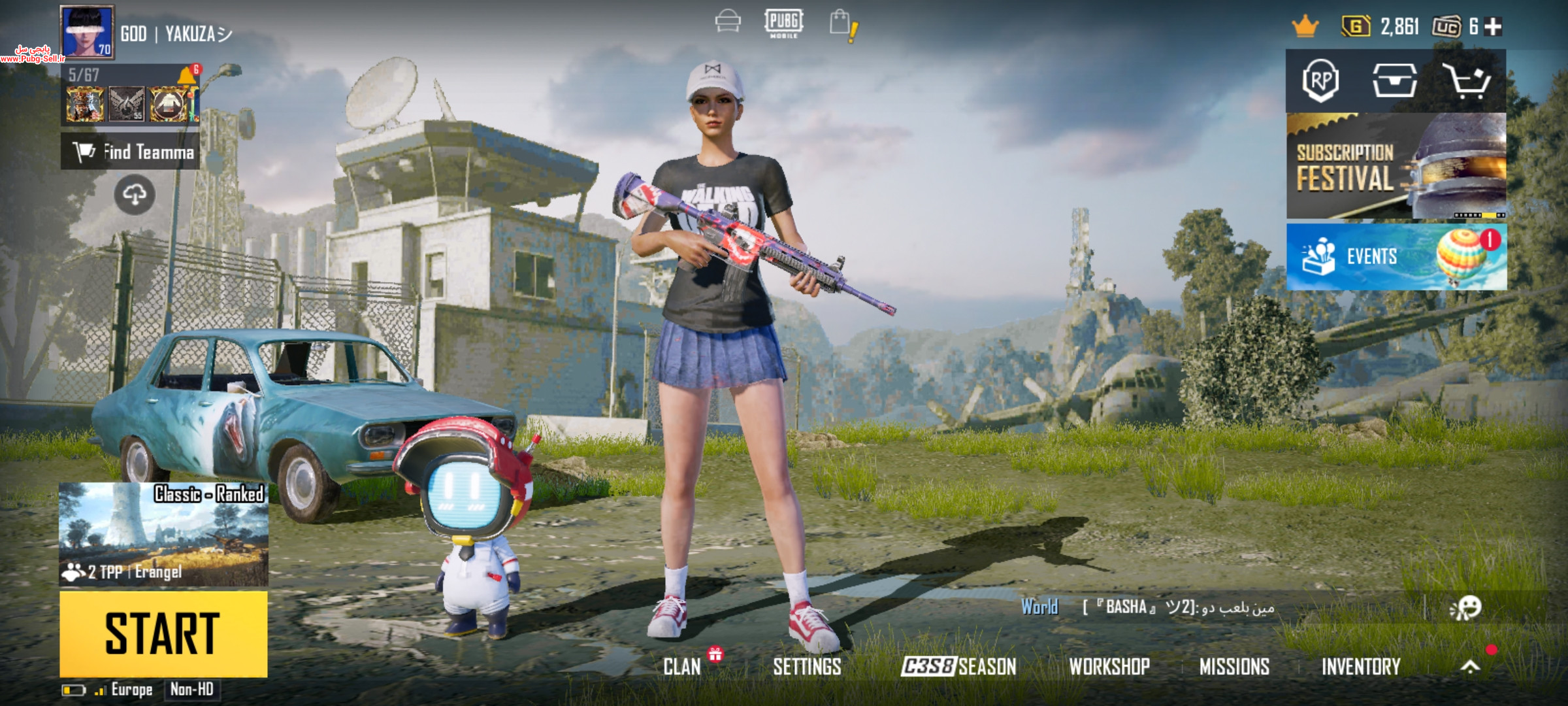
Task: Toggle the Non-HD graphics button
Action: coord(191,689)
